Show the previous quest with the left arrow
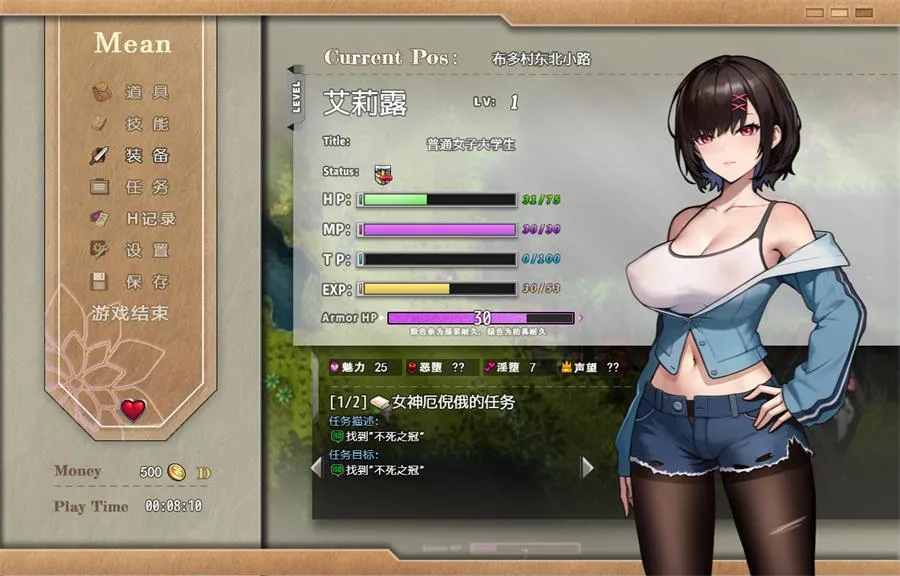The height and width of the screenshot is (576, 900). pos(316,467)
